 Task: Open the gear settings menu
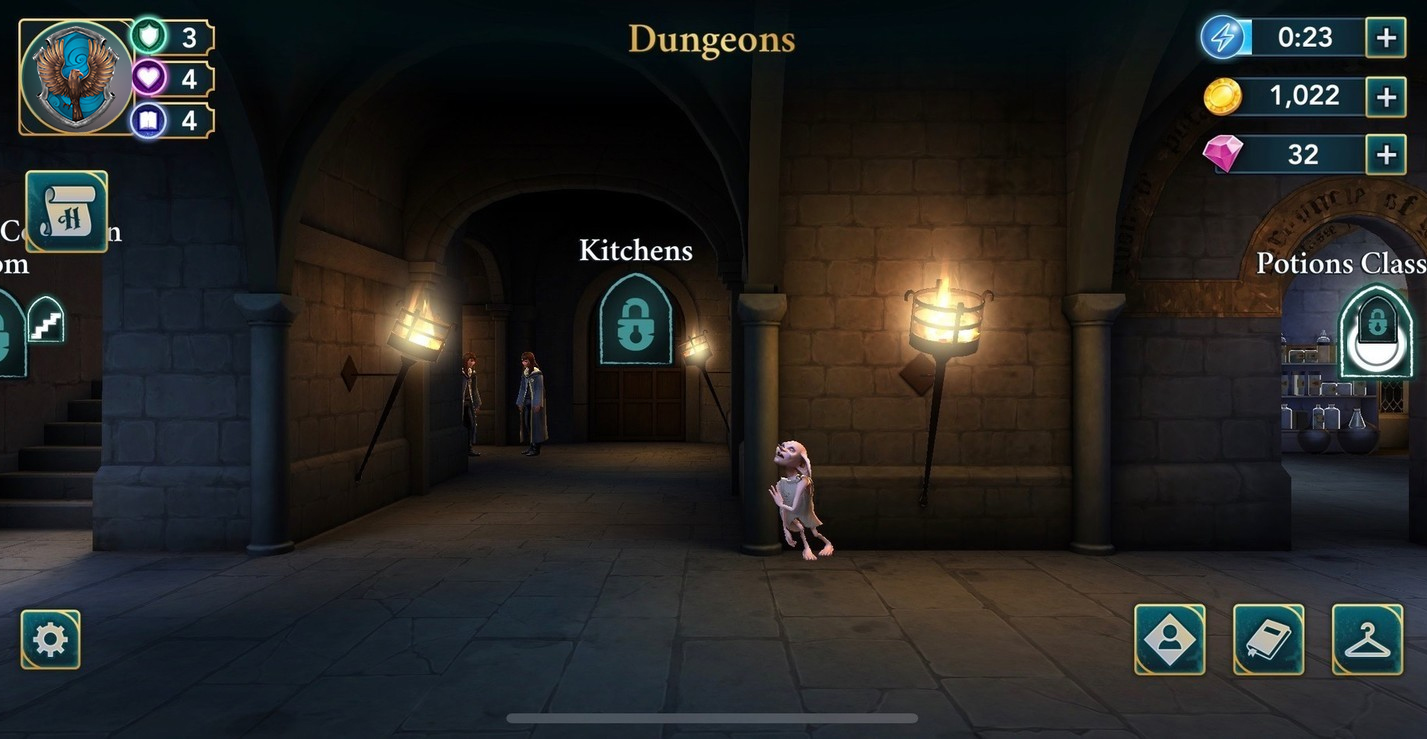[x=50, y=639]
